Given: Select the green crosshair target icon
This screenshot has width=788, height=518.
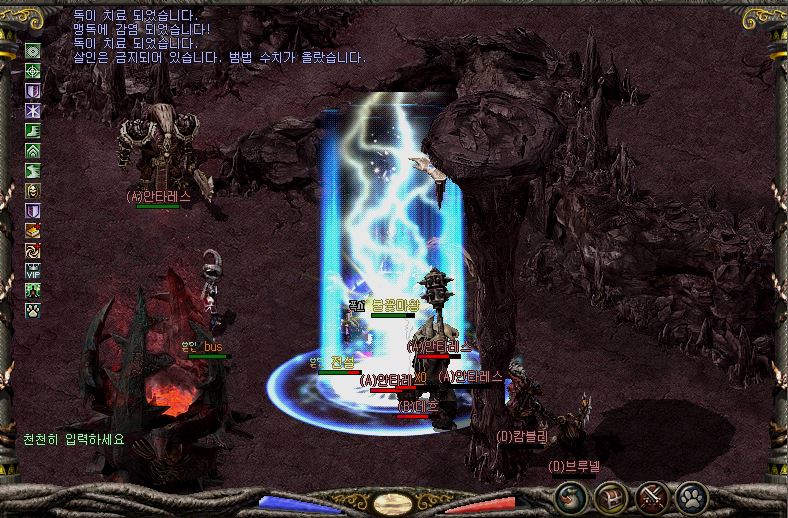Looking at the screenshot, I should (33, 71).
